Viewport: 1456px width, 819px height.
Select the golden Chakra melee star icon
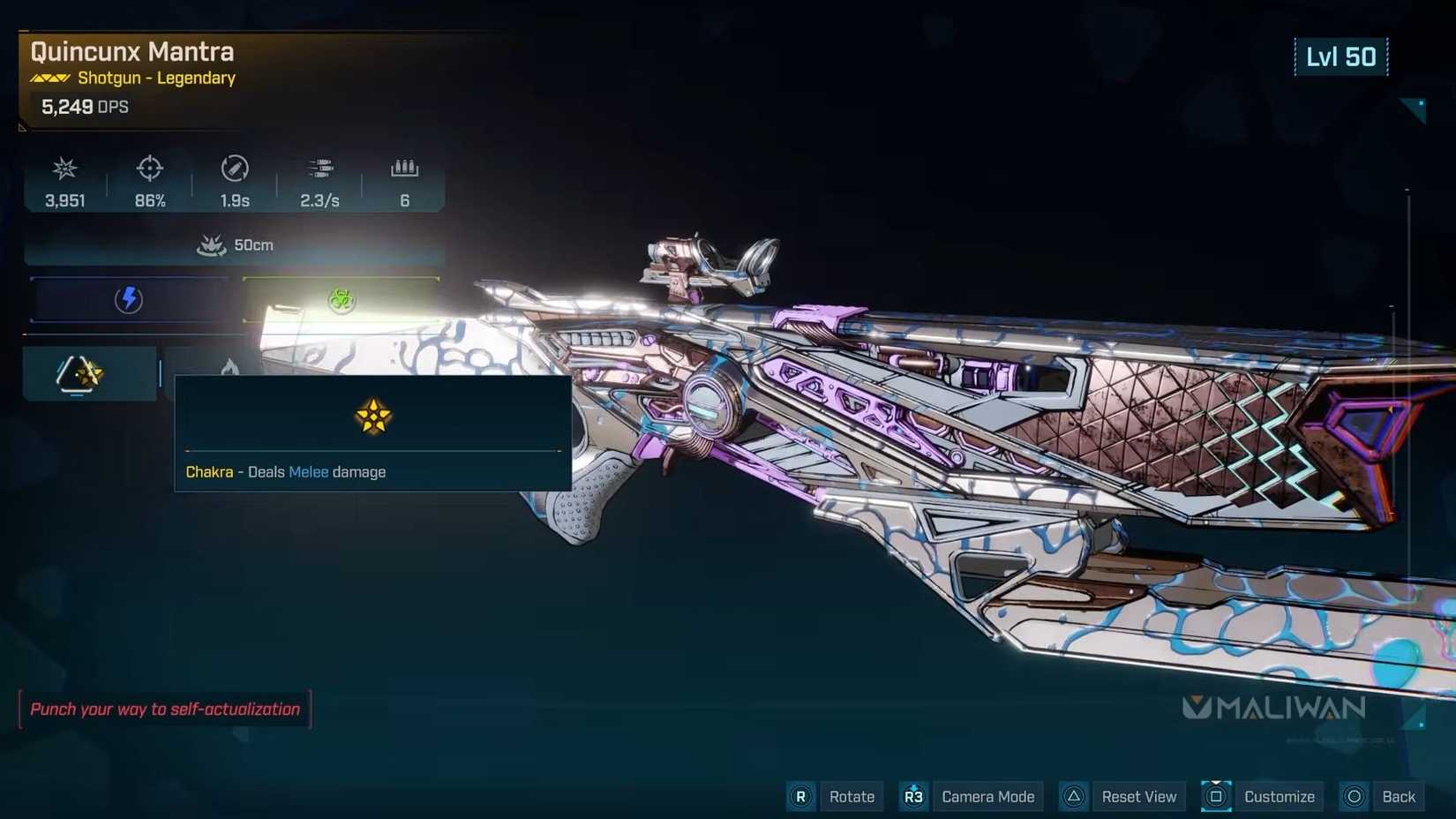tap(372, 417)
